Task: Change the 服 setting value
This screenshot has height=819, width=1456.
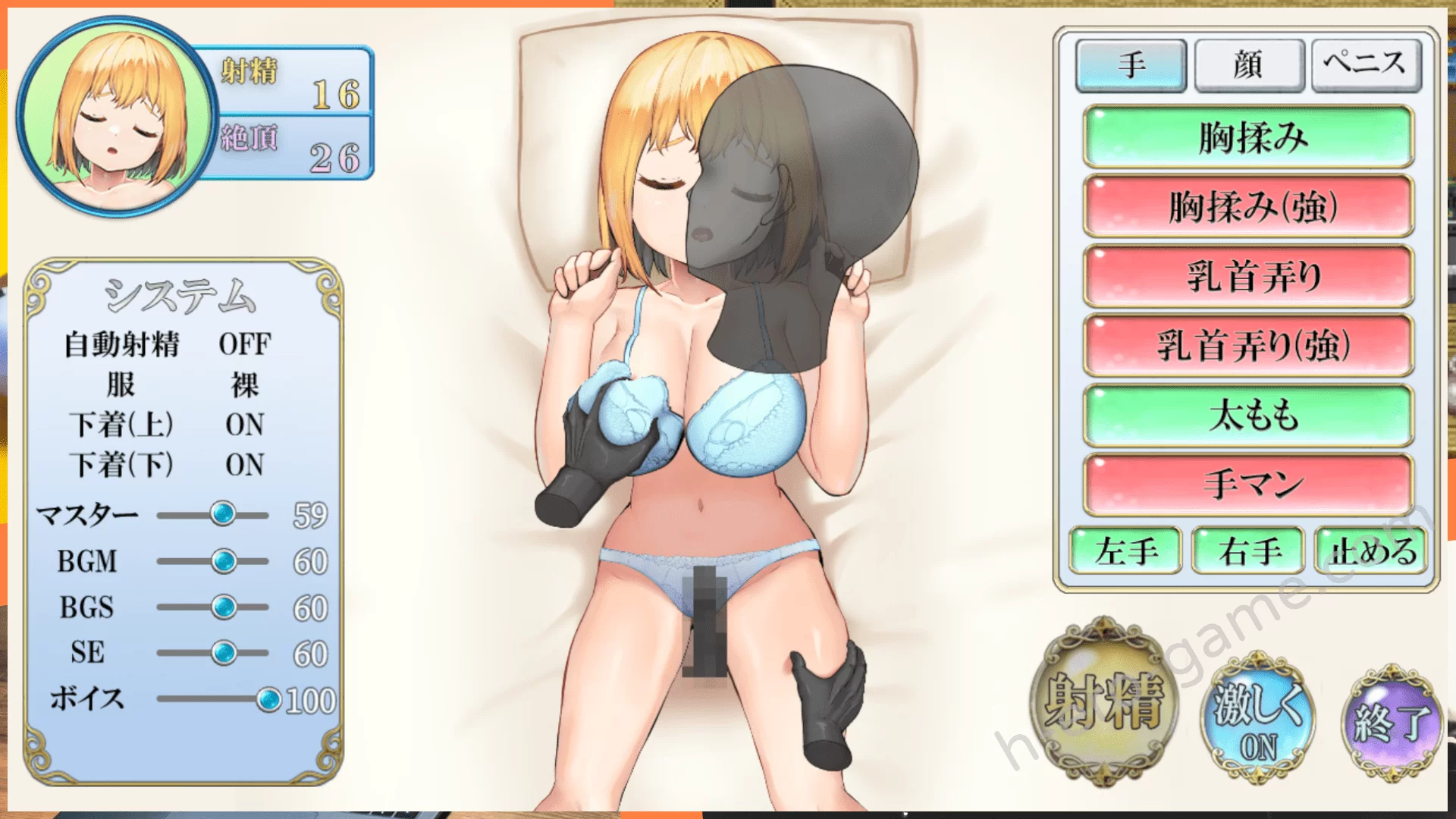Action: point(244,385)
